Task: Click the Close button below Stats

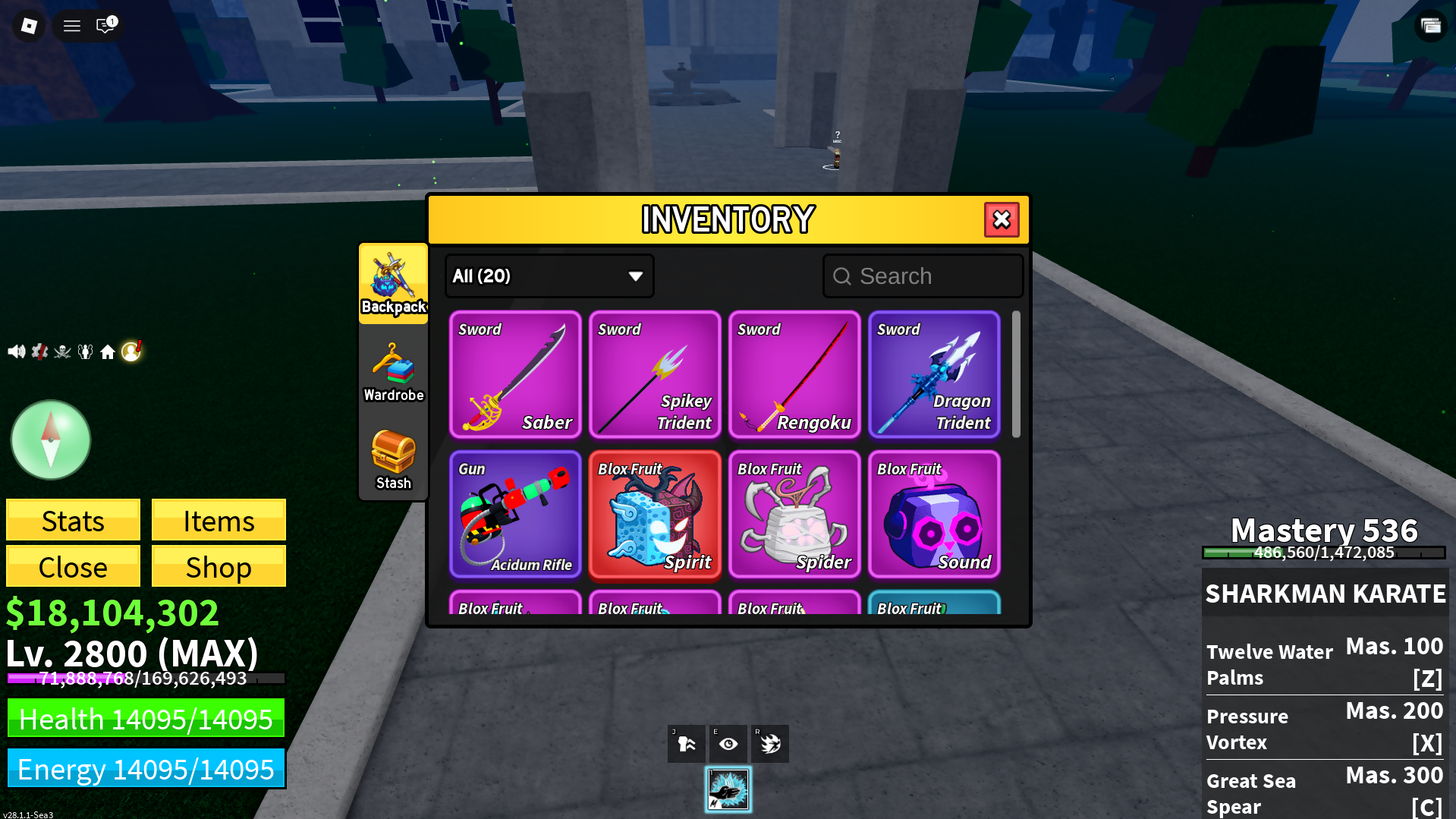Action: pos(72,566)
